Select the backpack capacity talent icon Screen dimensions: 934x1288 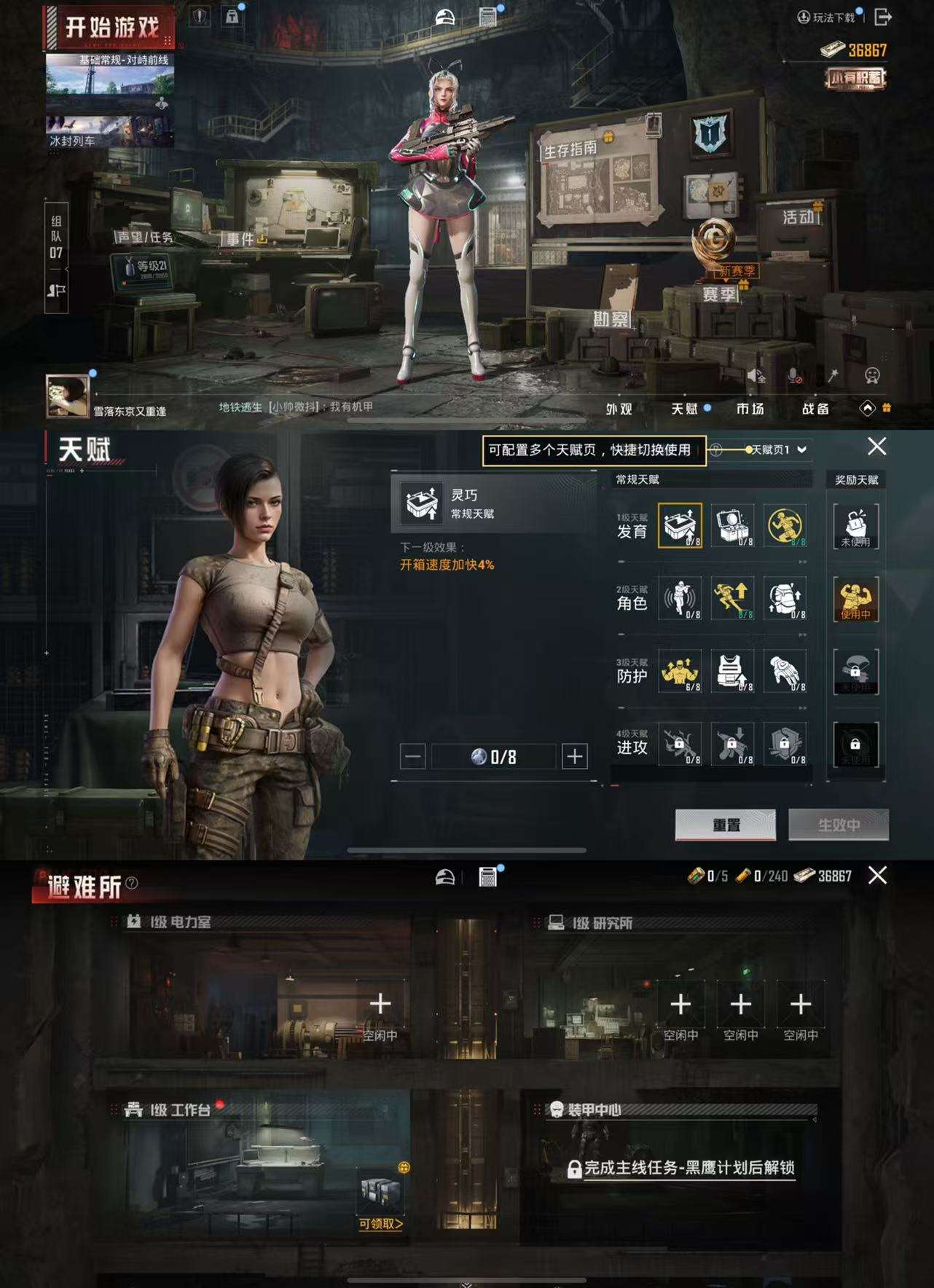click(x=785, y=598)
